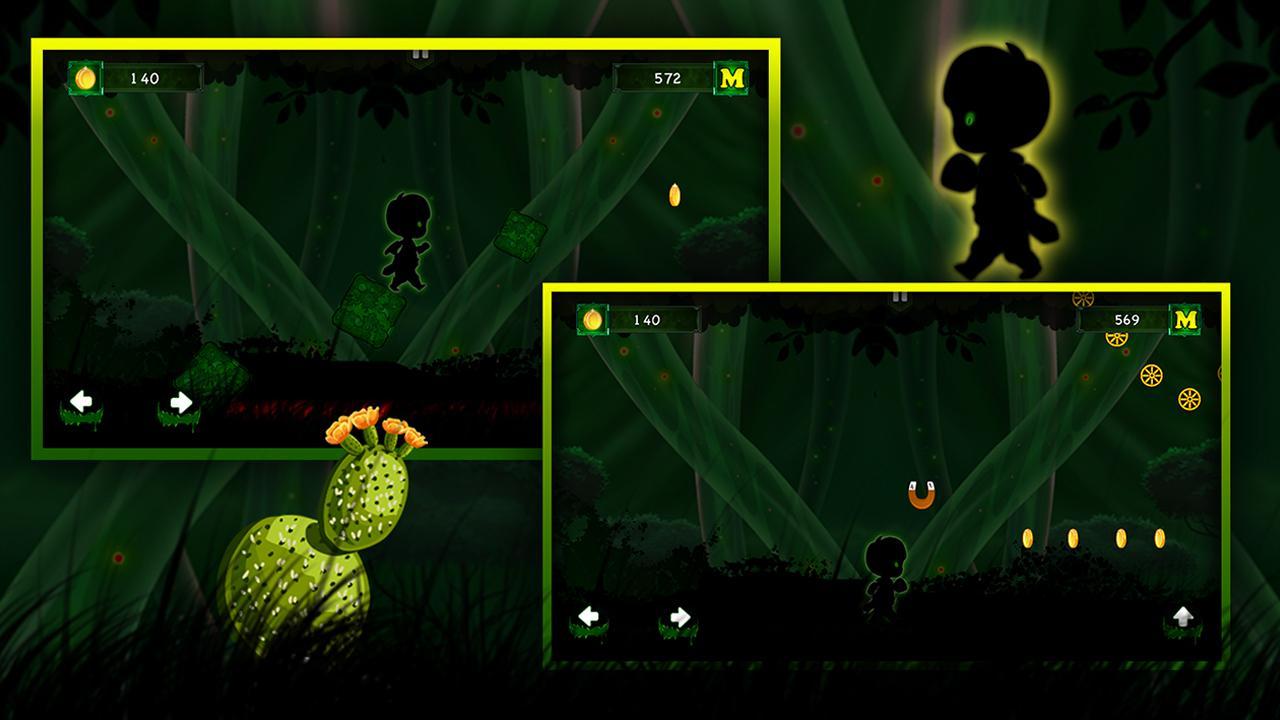Click the glowing character outside the game frames

(x=999, y=170)
